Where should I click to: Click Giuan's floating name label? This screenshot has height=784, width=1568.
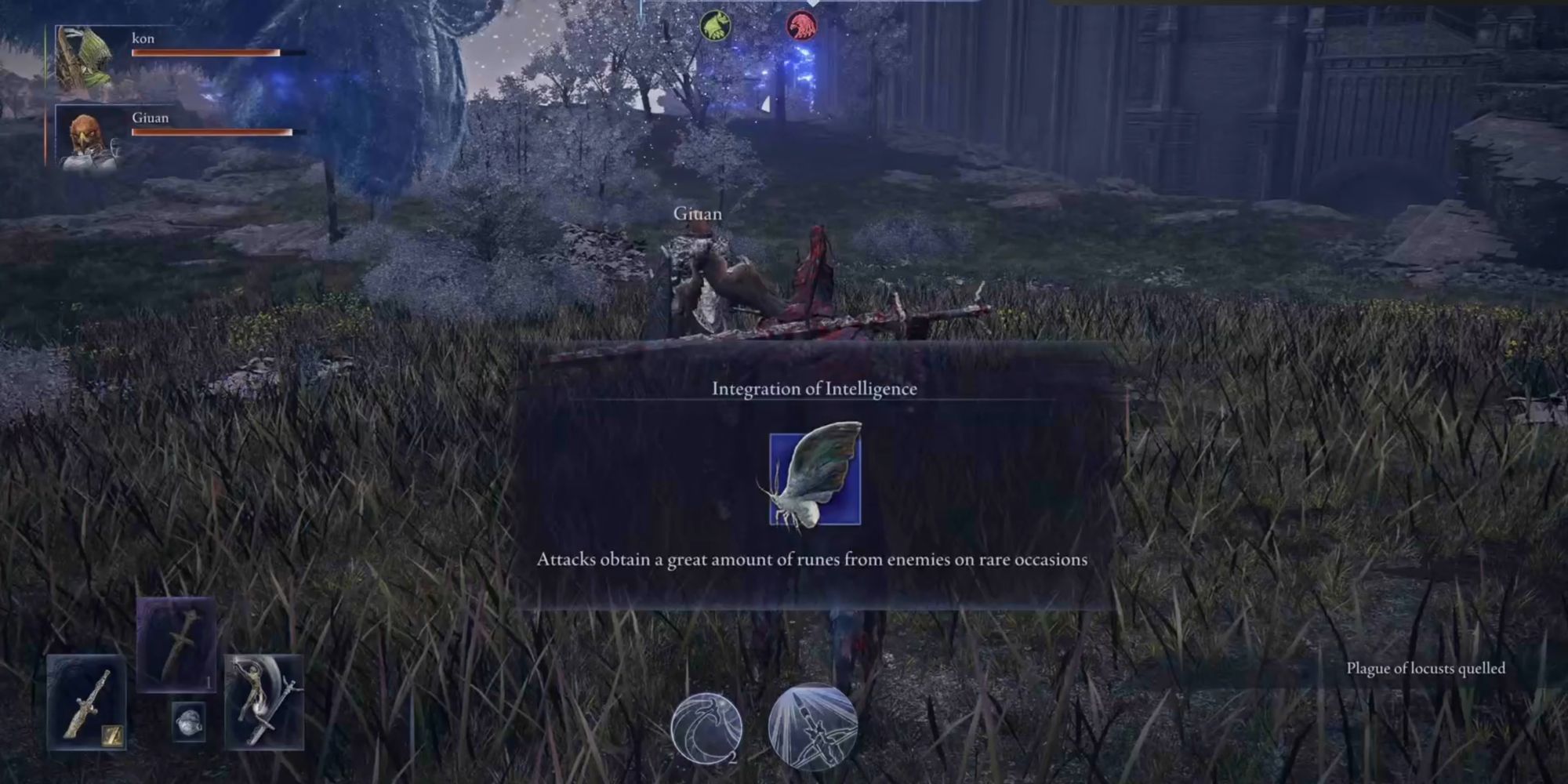699,212
